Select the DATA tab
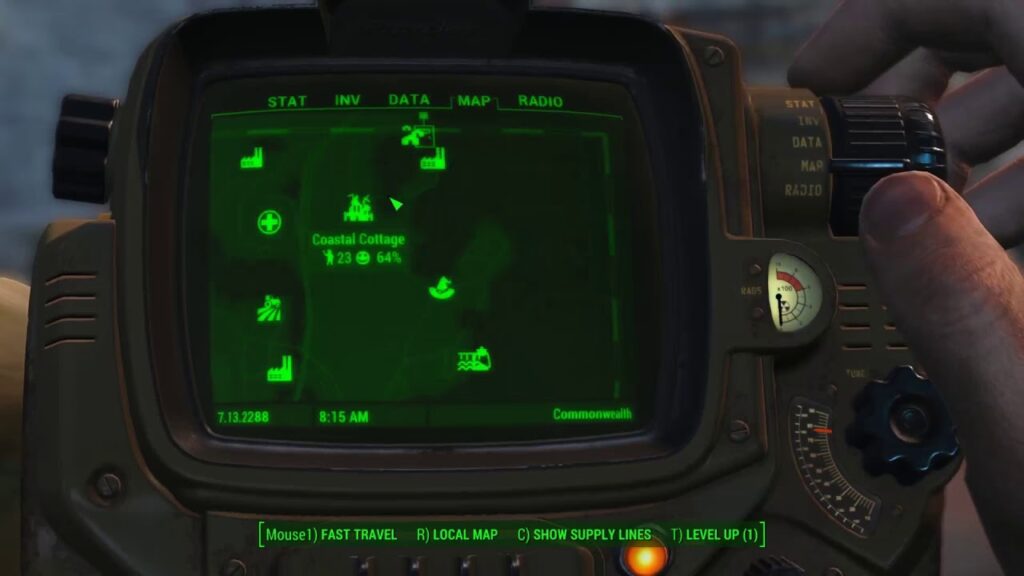The height and width of the screenshot is (576, 1024). 408,100
